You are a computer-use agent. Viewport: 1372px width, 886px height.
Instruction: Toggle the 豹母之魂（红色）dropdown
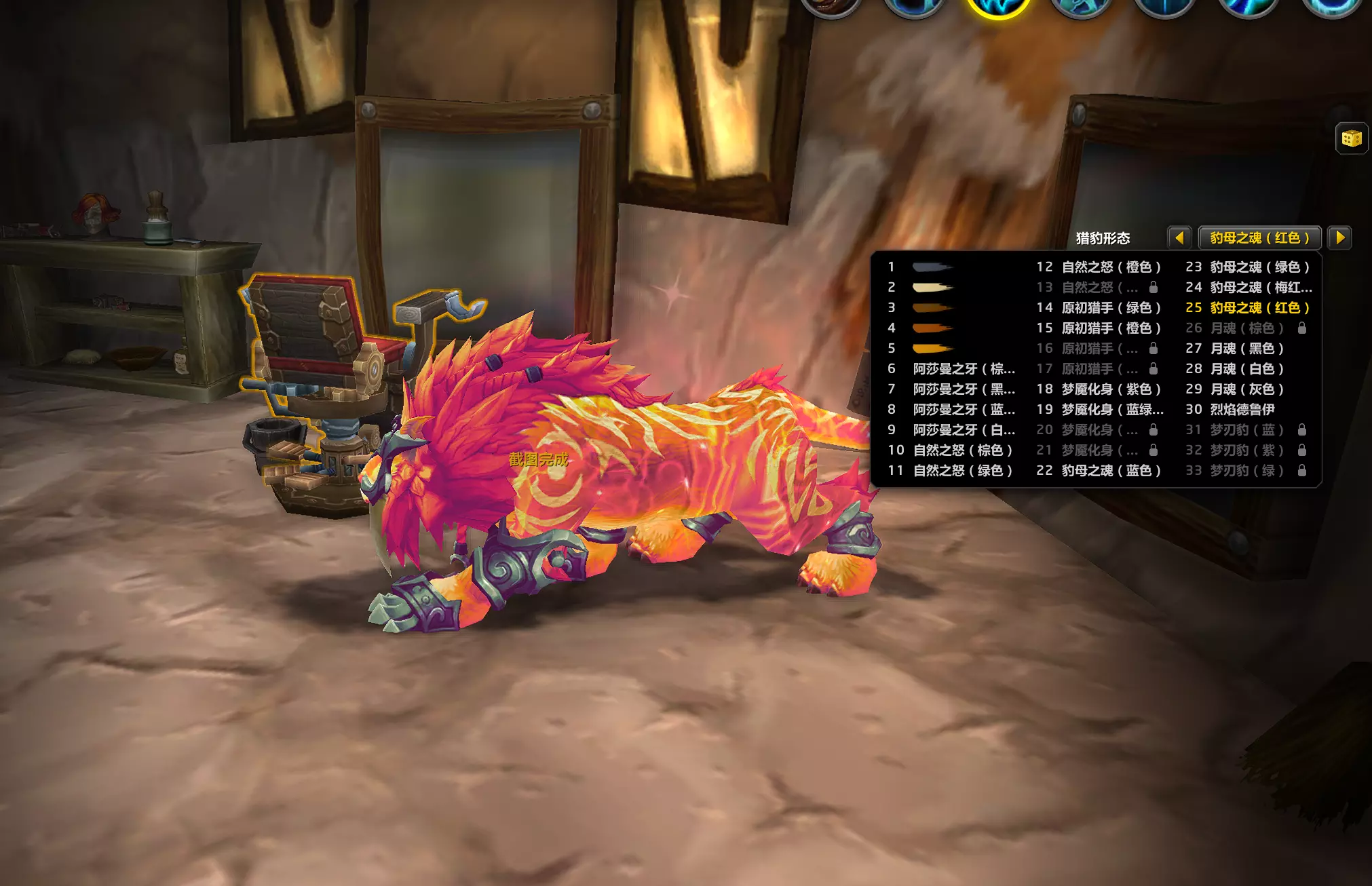[1259, 238]
